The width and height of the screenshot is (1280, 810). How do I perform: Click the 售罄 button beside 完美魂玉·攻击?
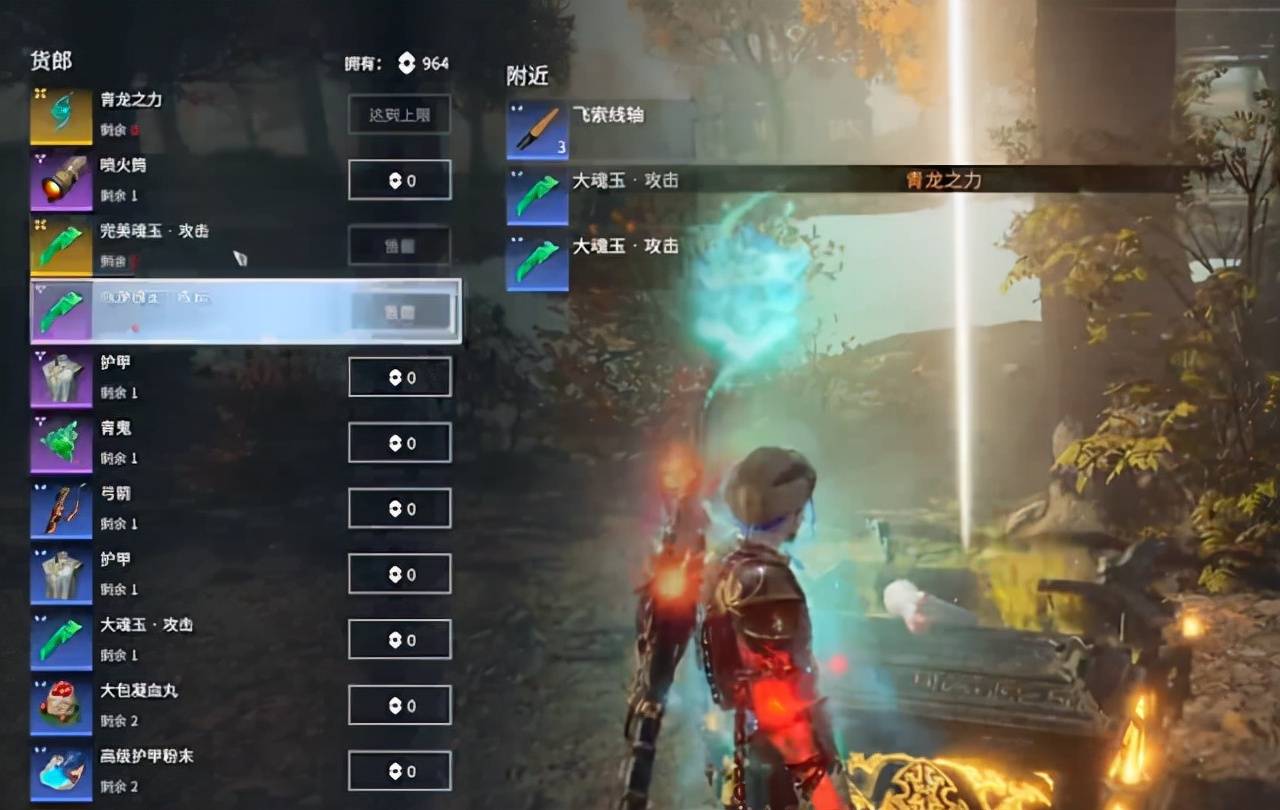tap(399, 246)
